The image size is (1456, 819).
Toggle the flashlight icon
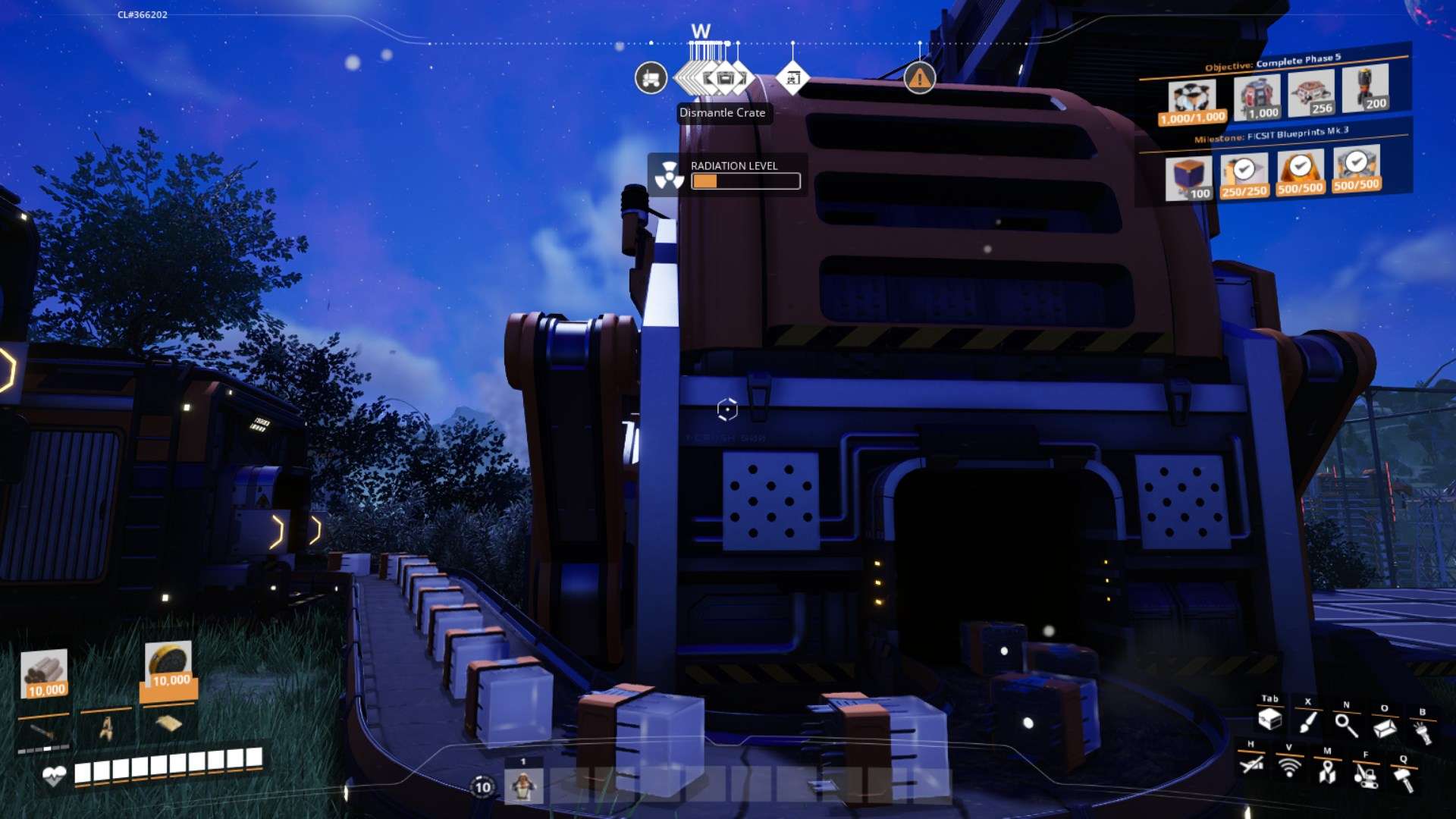point(1423,732)
